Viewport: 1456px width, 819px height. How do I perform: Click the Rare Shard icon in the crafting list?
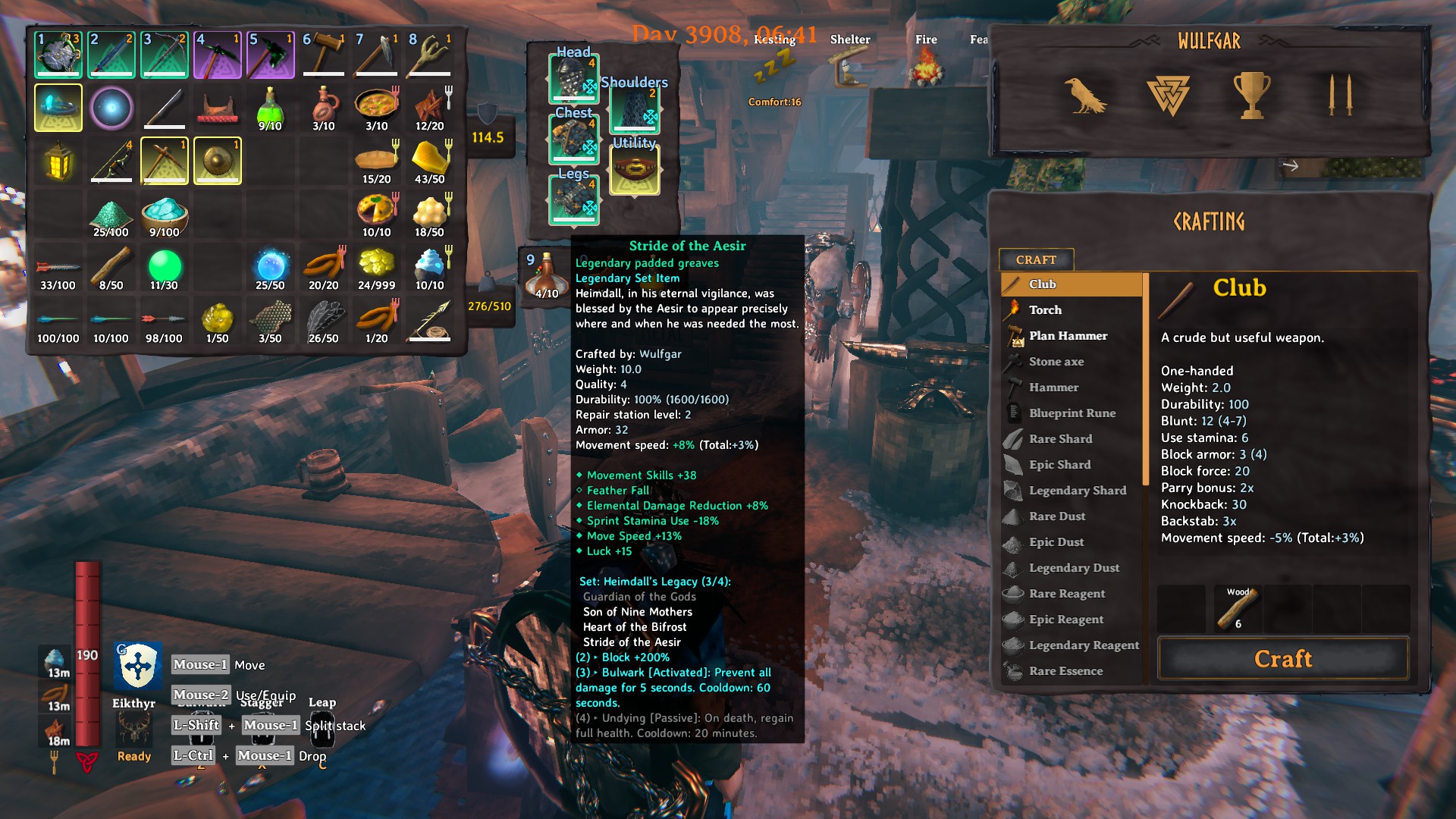click(1014, 438)
